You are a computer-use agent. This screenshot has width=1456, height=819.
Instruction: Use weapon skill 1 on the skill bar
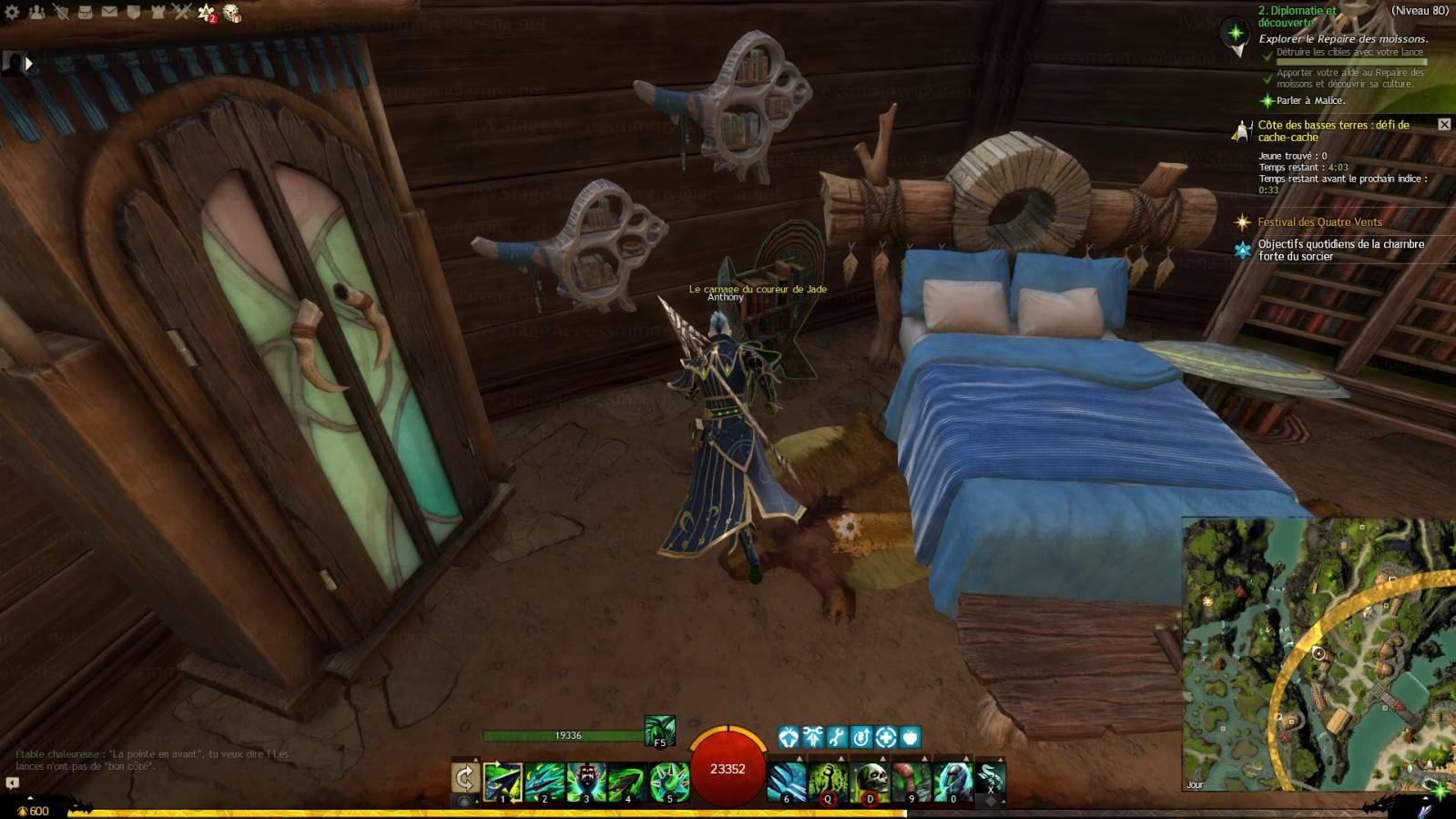[503, 782]
